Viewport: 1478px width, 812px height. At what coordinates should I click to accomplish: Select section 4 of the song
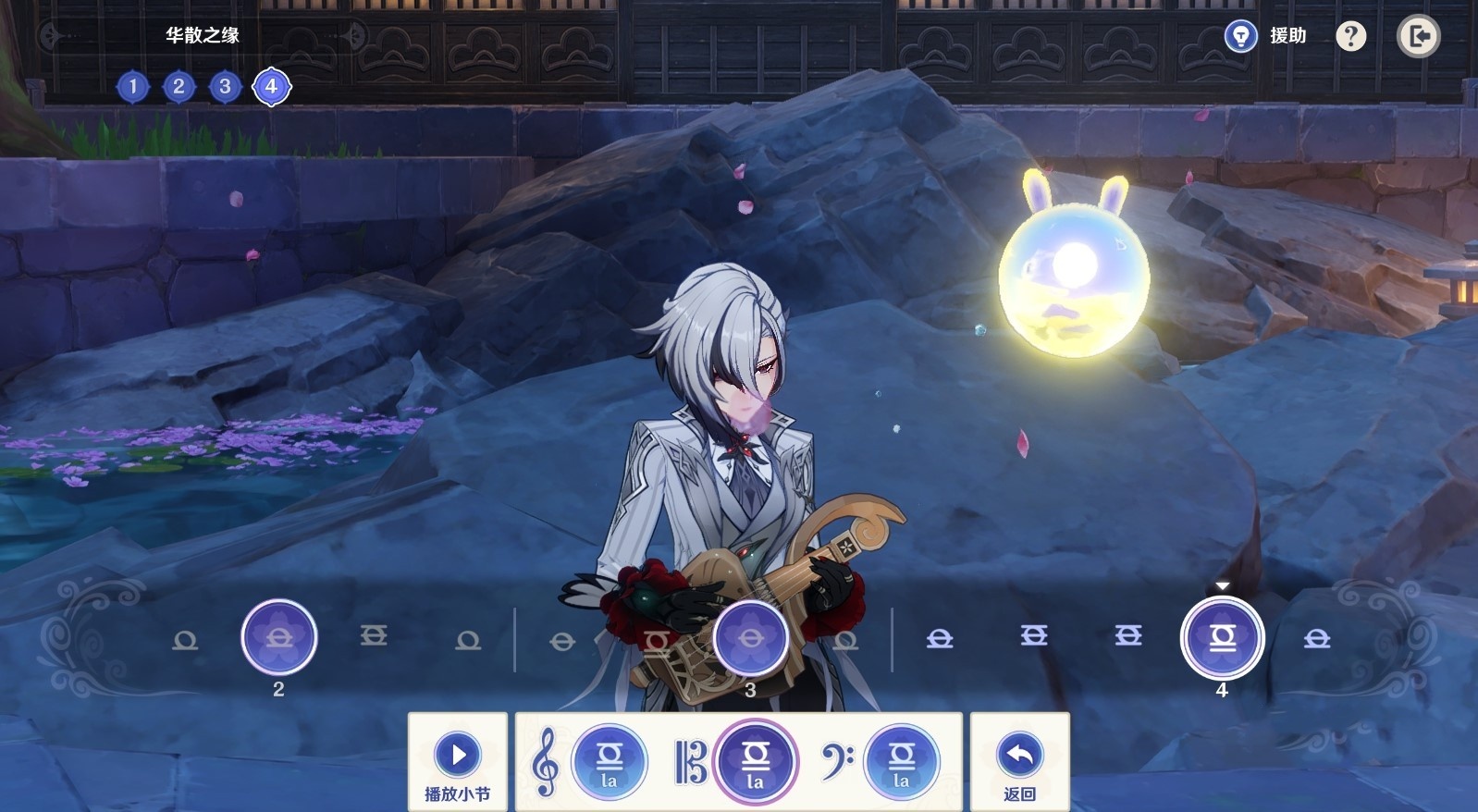(271, 87)
